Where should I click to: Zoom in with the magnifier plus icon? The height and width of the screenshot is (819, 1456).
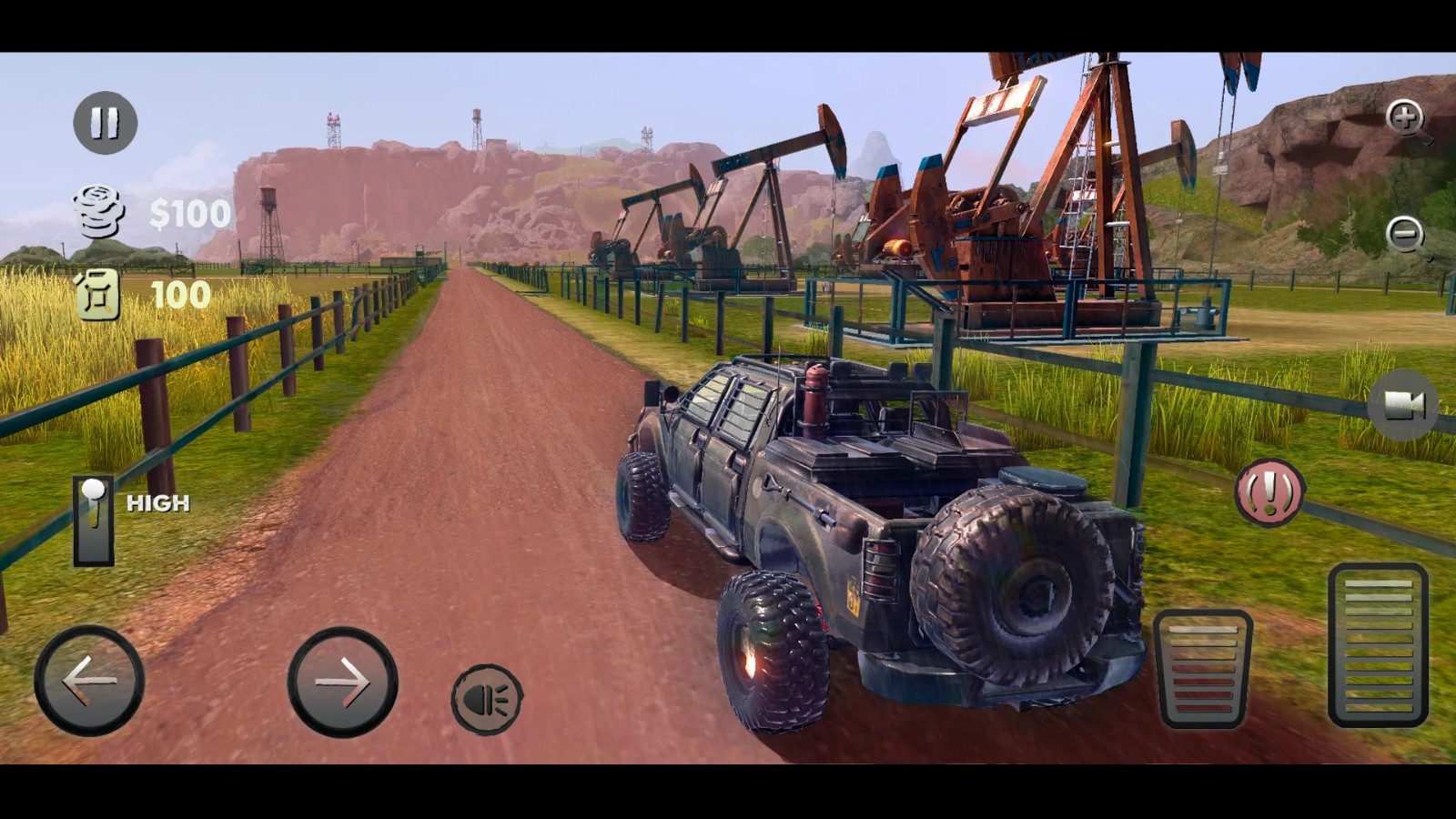pos(1406,118)
